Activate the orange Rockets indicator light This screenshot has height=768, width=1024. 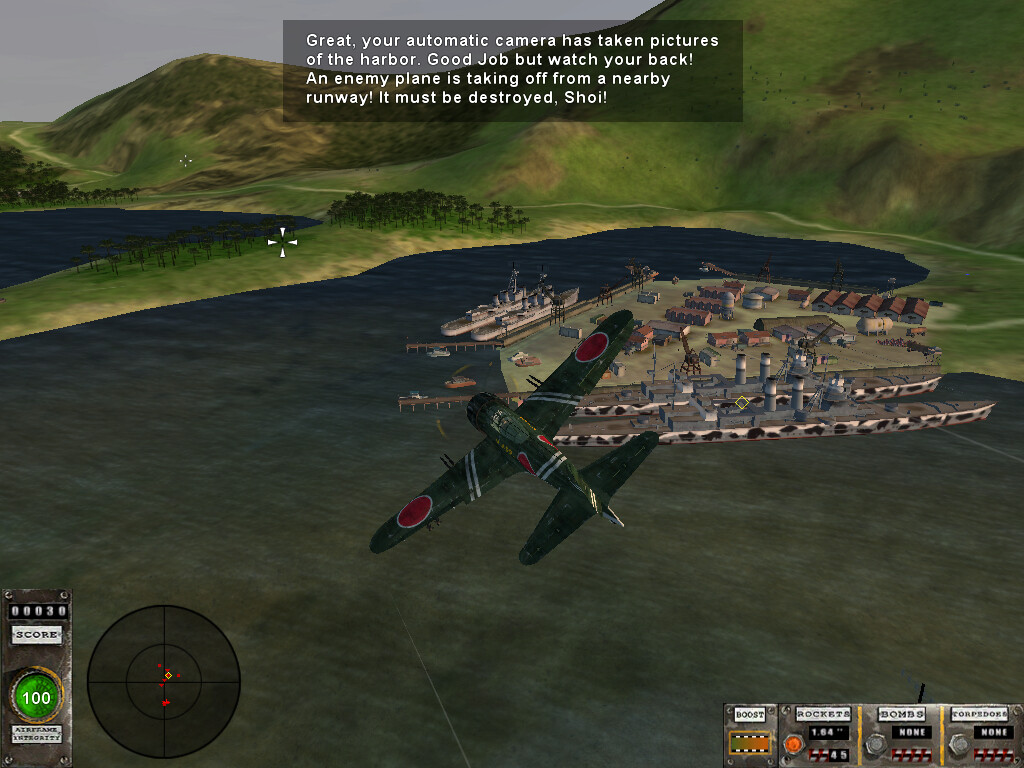point(793,744)
